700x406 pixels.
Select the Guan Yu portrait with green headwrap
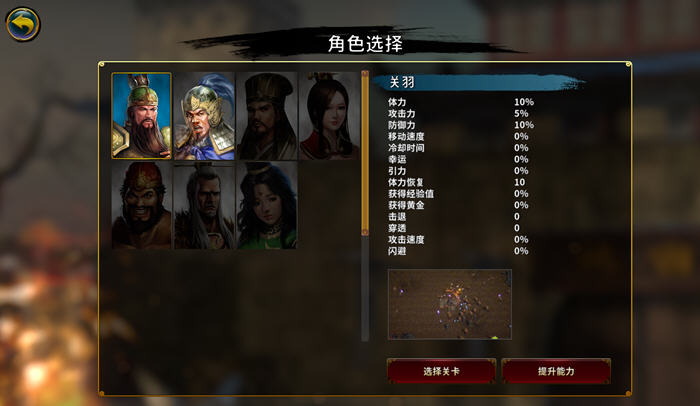click(x=141, y=115)
